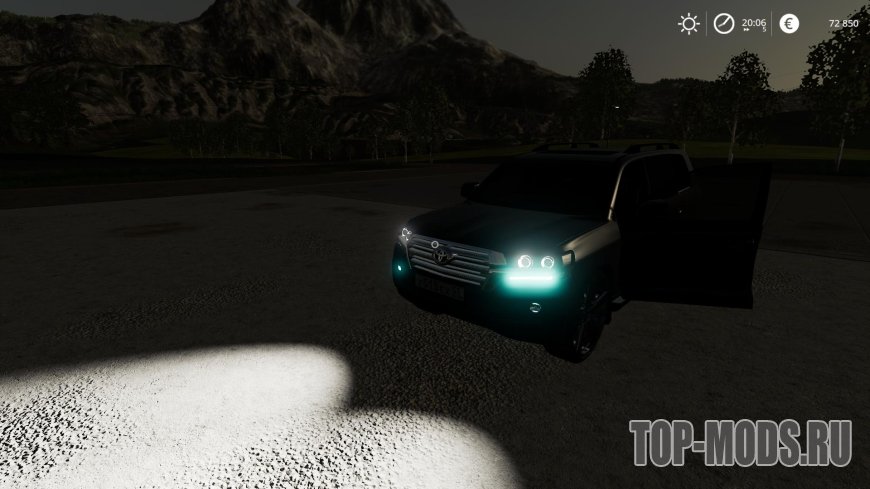The width and height of the screenshot is (870, 489).
Task: Open the euro money icon
Action: pos(789,24)
